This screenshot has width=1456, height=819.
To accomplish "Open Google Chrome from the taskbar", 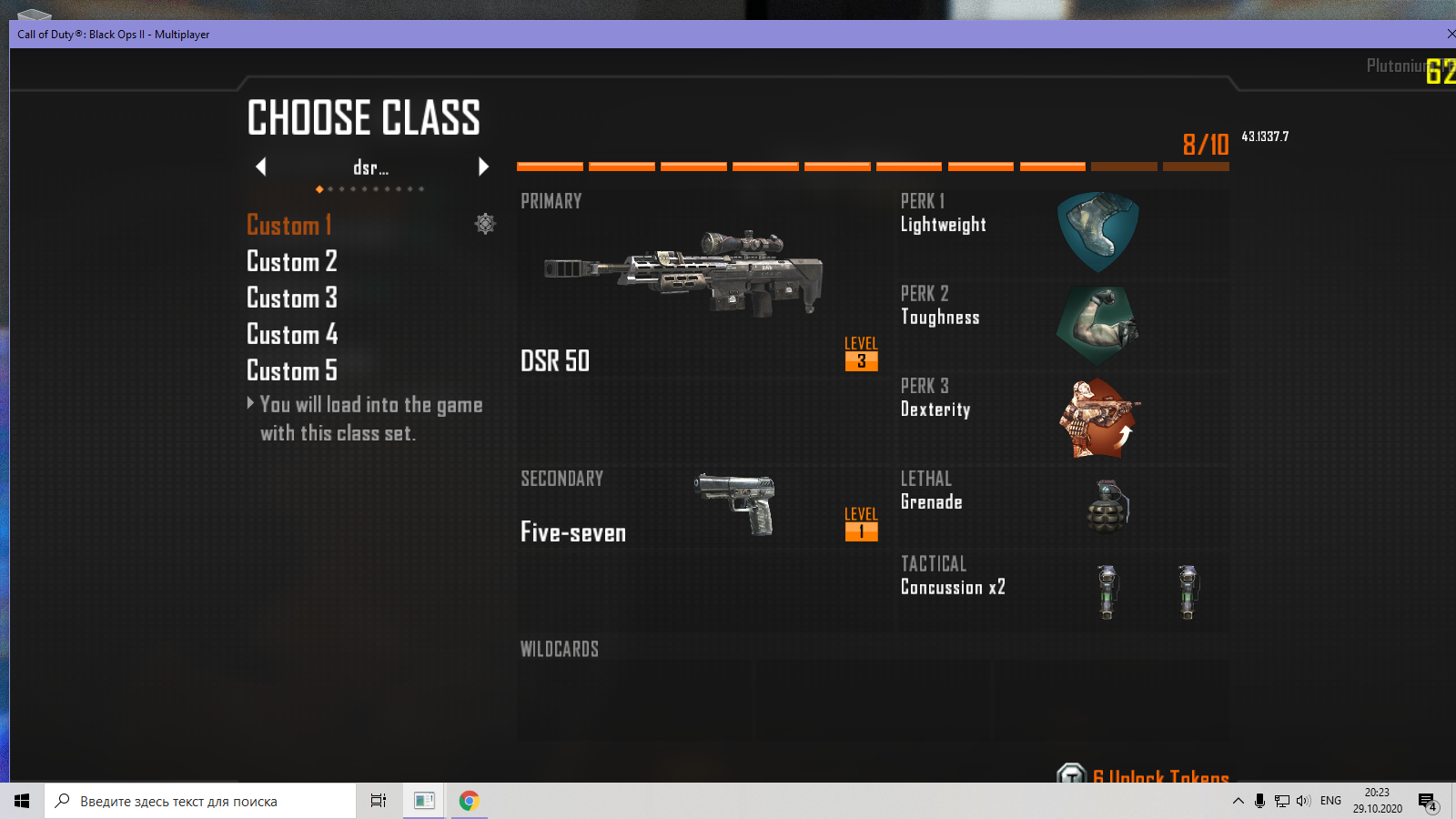I will pos(469,801).
